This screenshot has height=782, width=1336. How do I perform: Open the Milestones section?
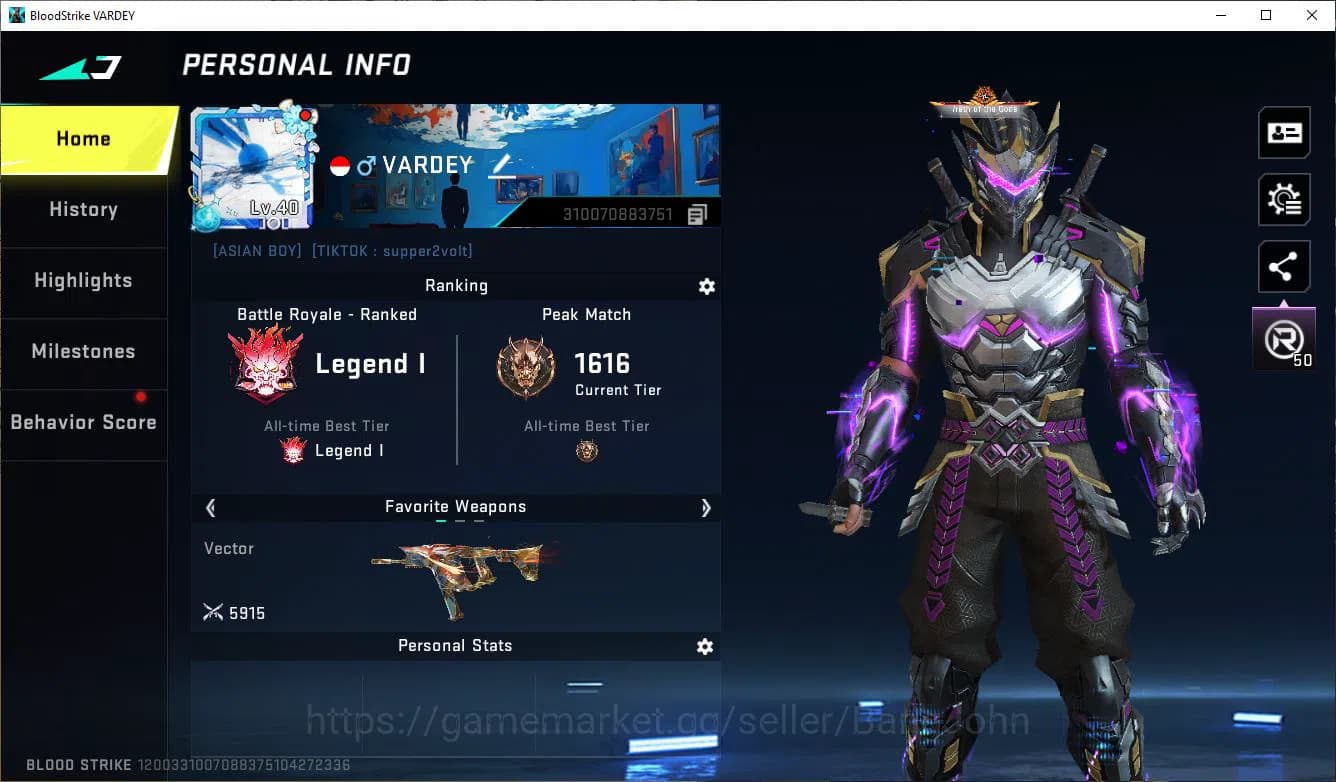[83, 351]
